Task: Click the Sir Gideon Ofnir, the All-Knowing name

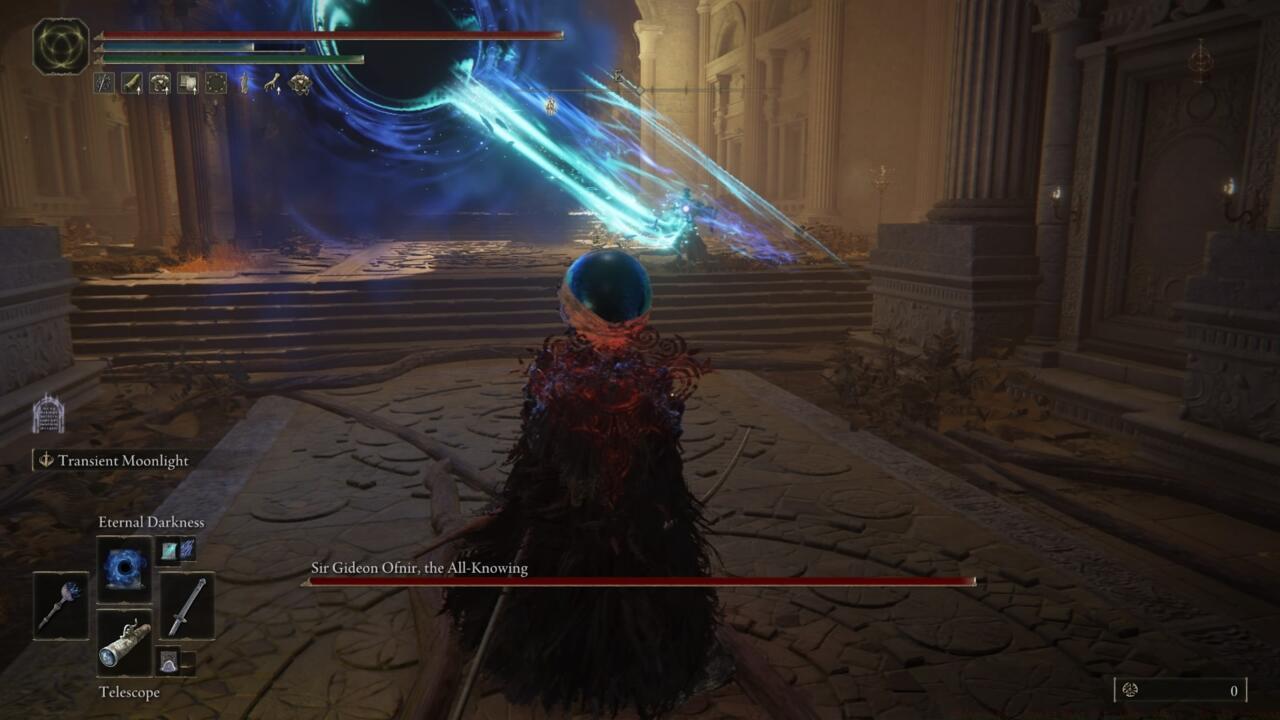Action: click(420, 566)
